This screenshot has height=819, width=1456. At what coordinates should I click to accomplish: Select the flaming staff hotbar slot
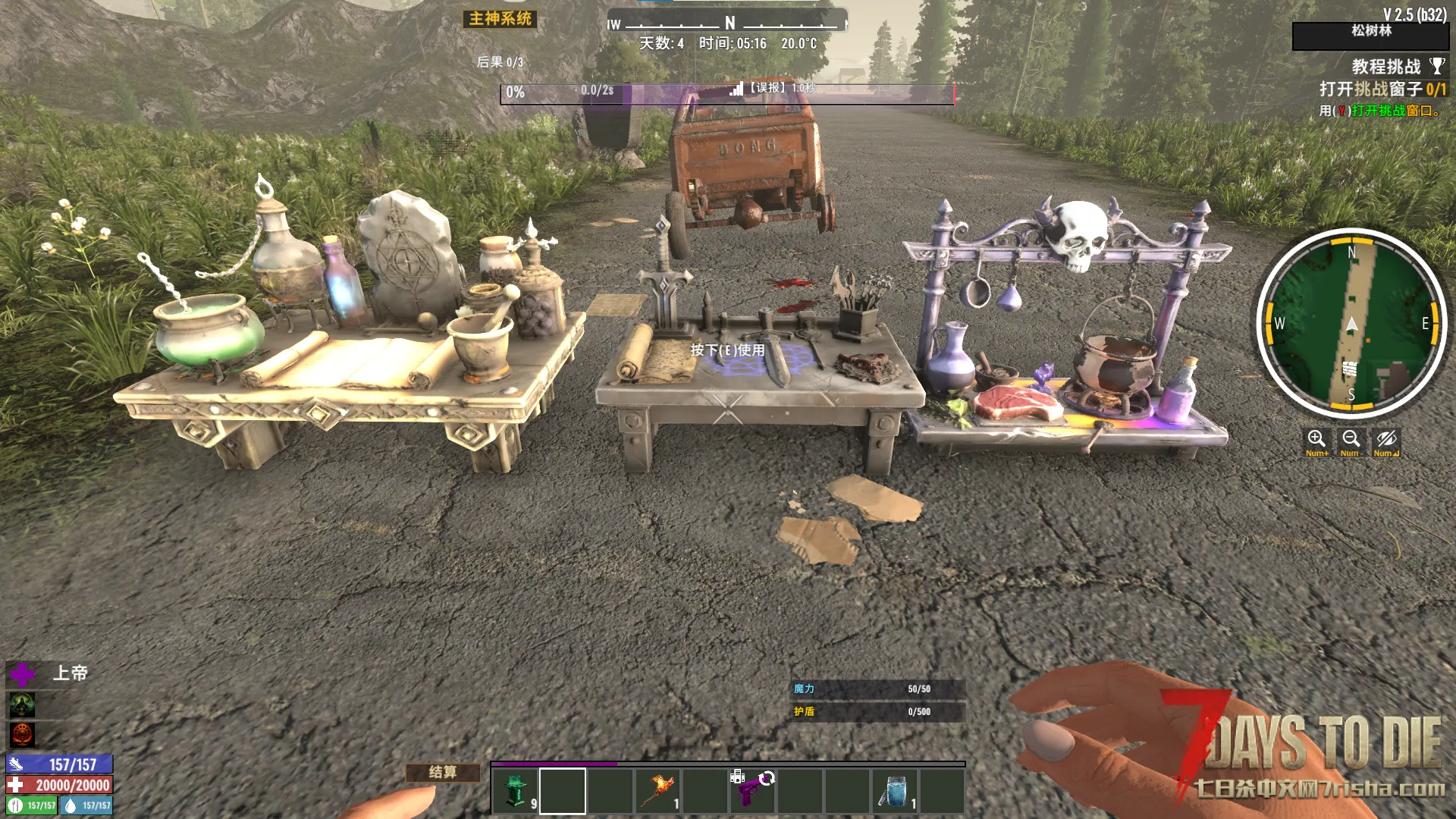point(657,791)
